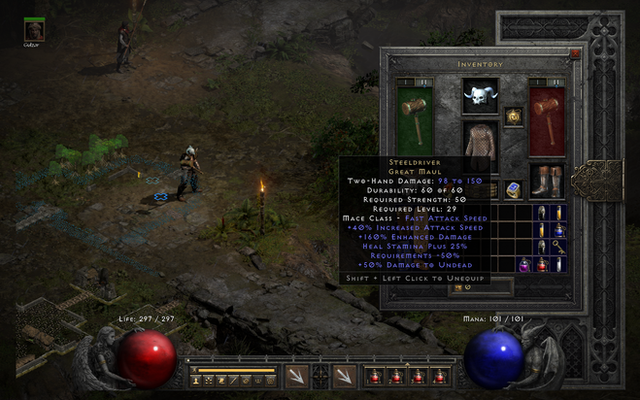Open the left-click attack skill selector
The image size is (640, 400).
(297, 376)
